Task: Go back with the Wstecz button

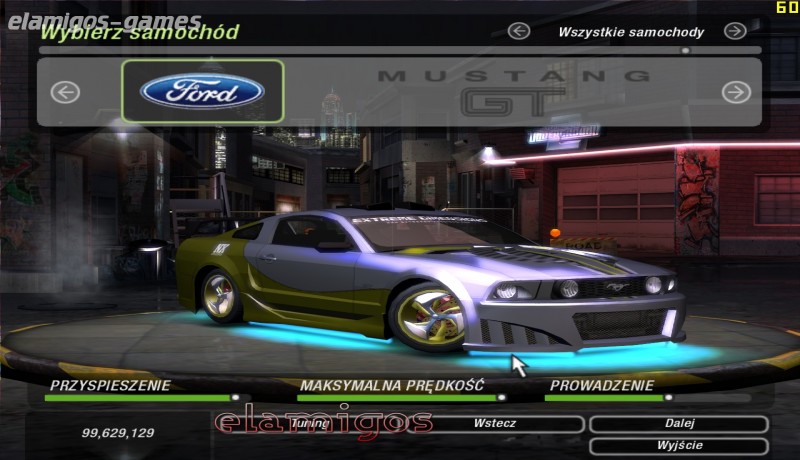Action: click(496, 424)
